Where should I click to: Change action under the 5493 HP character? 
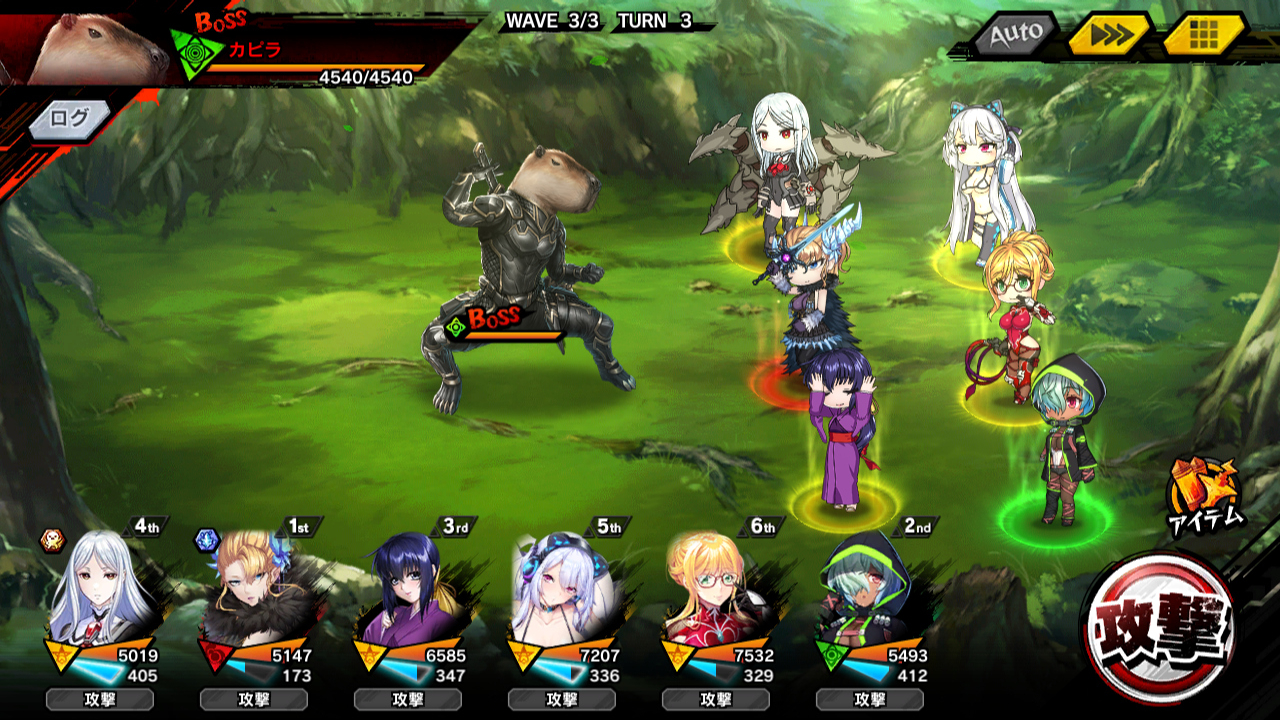coord(870,700)
